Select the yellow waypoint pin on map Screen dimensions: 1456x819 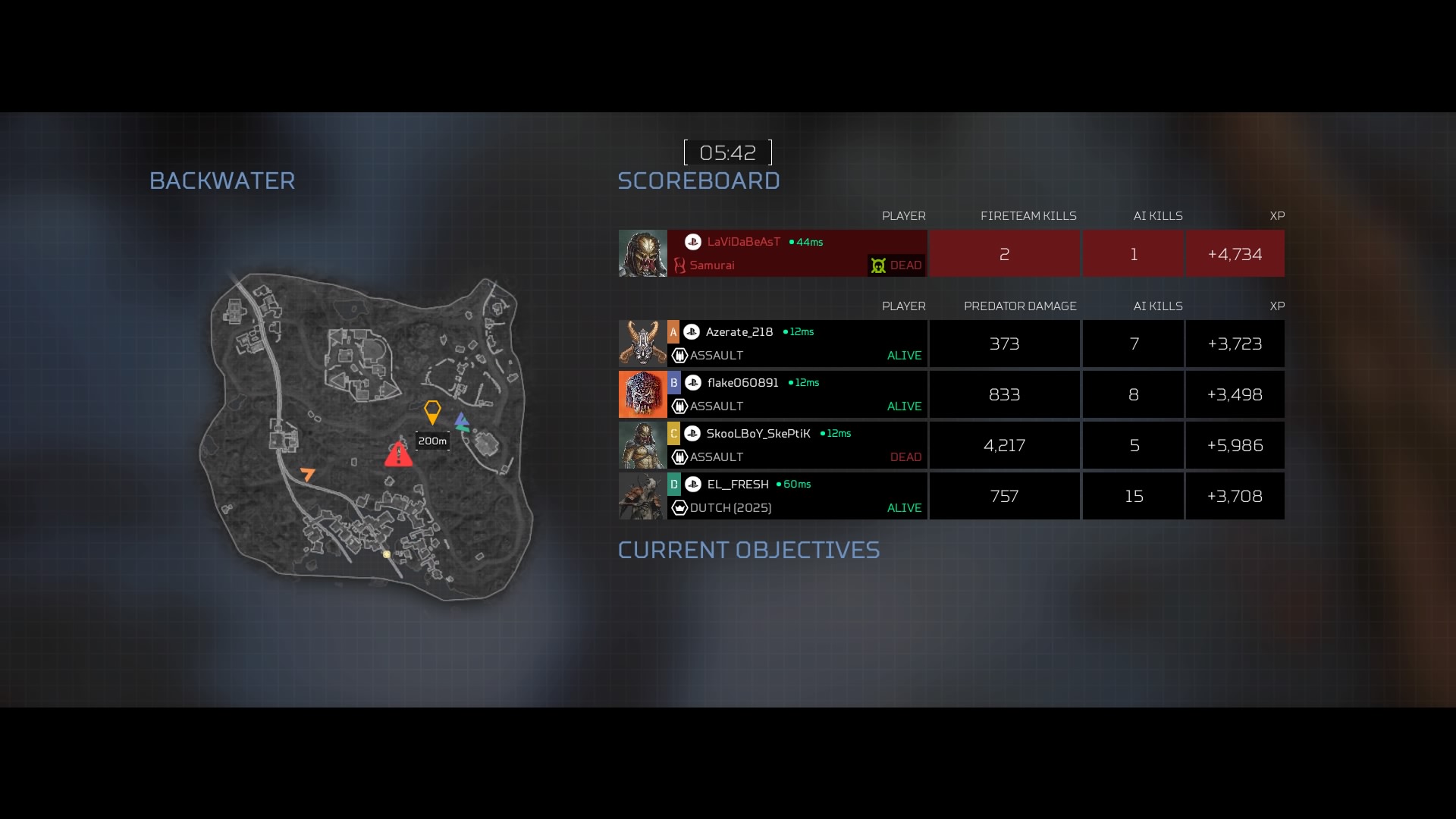[432, 412]
